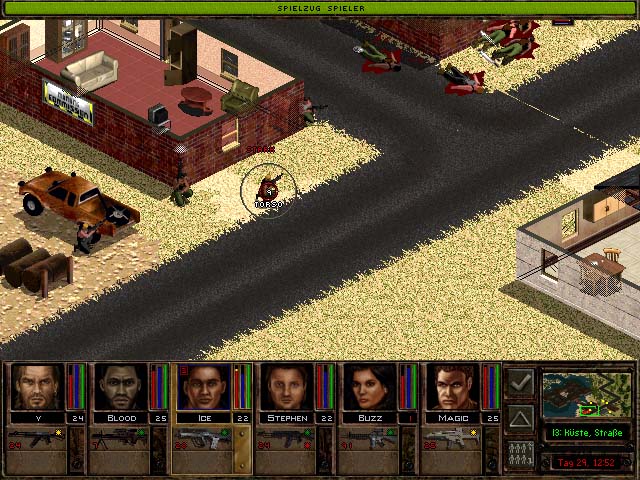The image size is (640, 480).
Task: Toggle the squad figures button
Action: [x=520, y=451]
